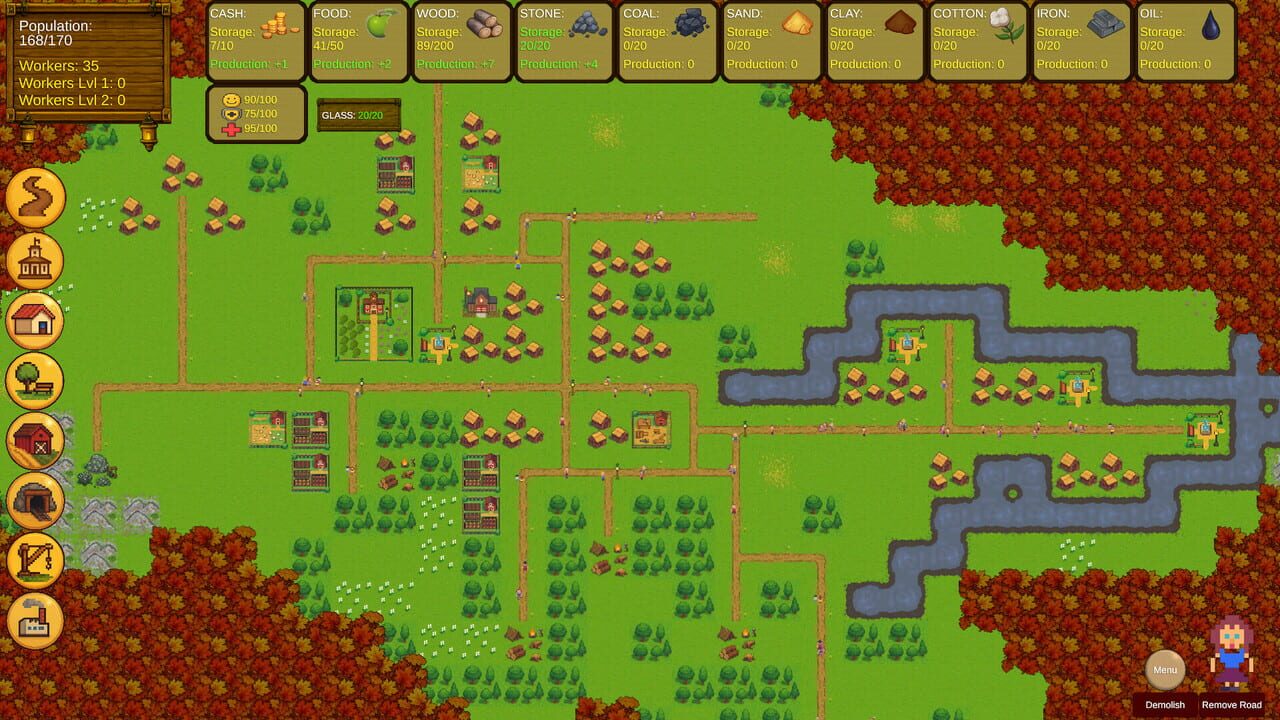Select the road building tool
The width and height of the screenshot is (1280, 720).
click(35, 197)
